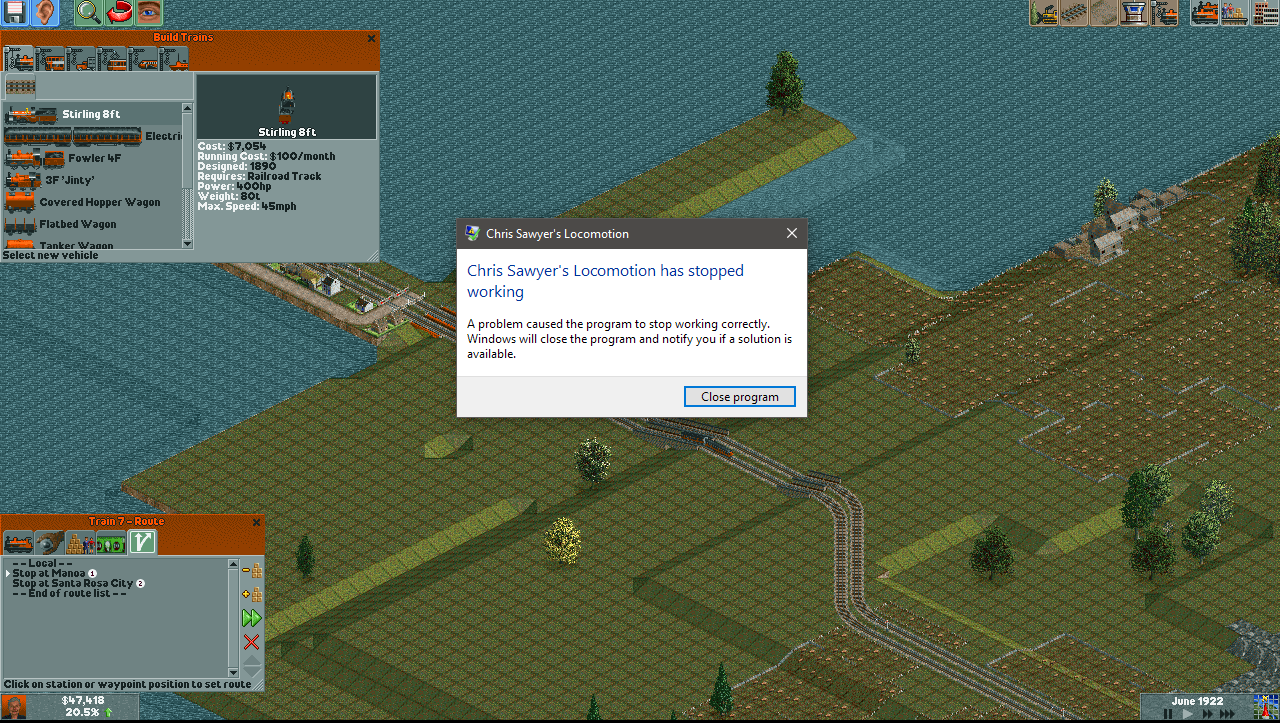The height and width of the screenshot is (723, 1280).
Task: Switch to the Ships tab in Build Trains
Action: pos(177,58)
